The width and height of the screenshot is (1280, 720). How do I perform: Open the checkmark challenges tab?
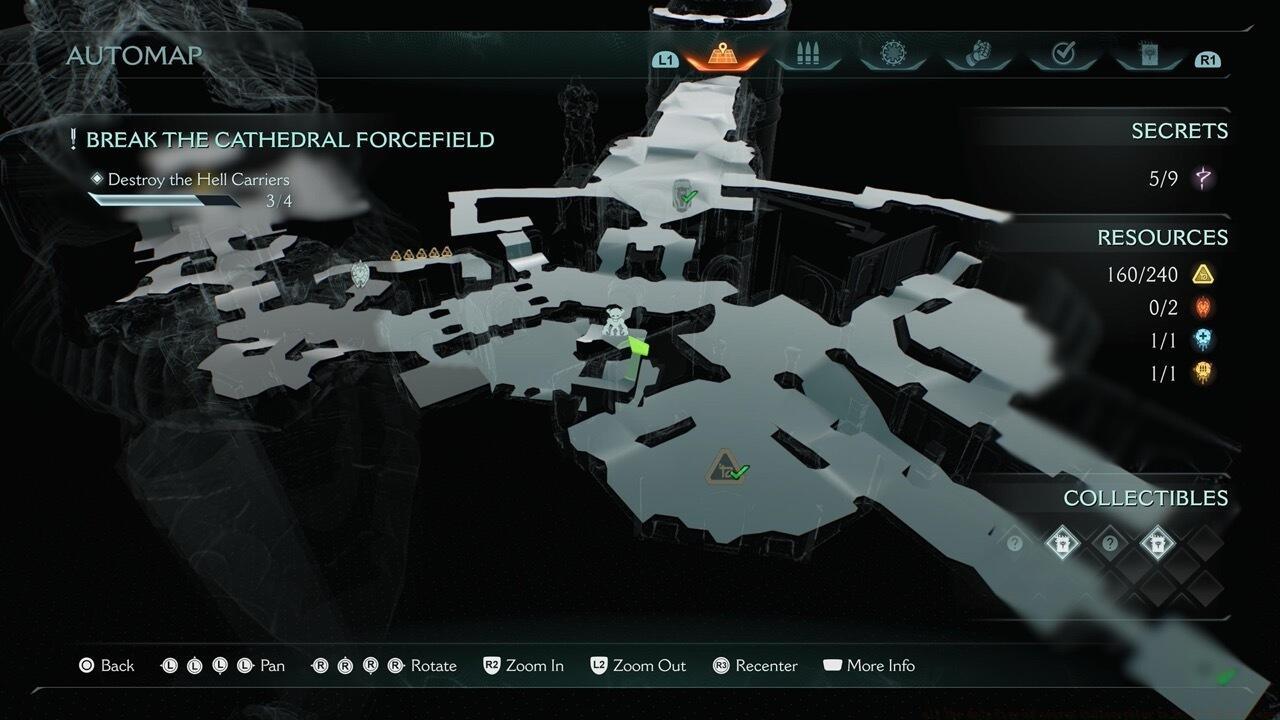click(x=1062, y=55)
